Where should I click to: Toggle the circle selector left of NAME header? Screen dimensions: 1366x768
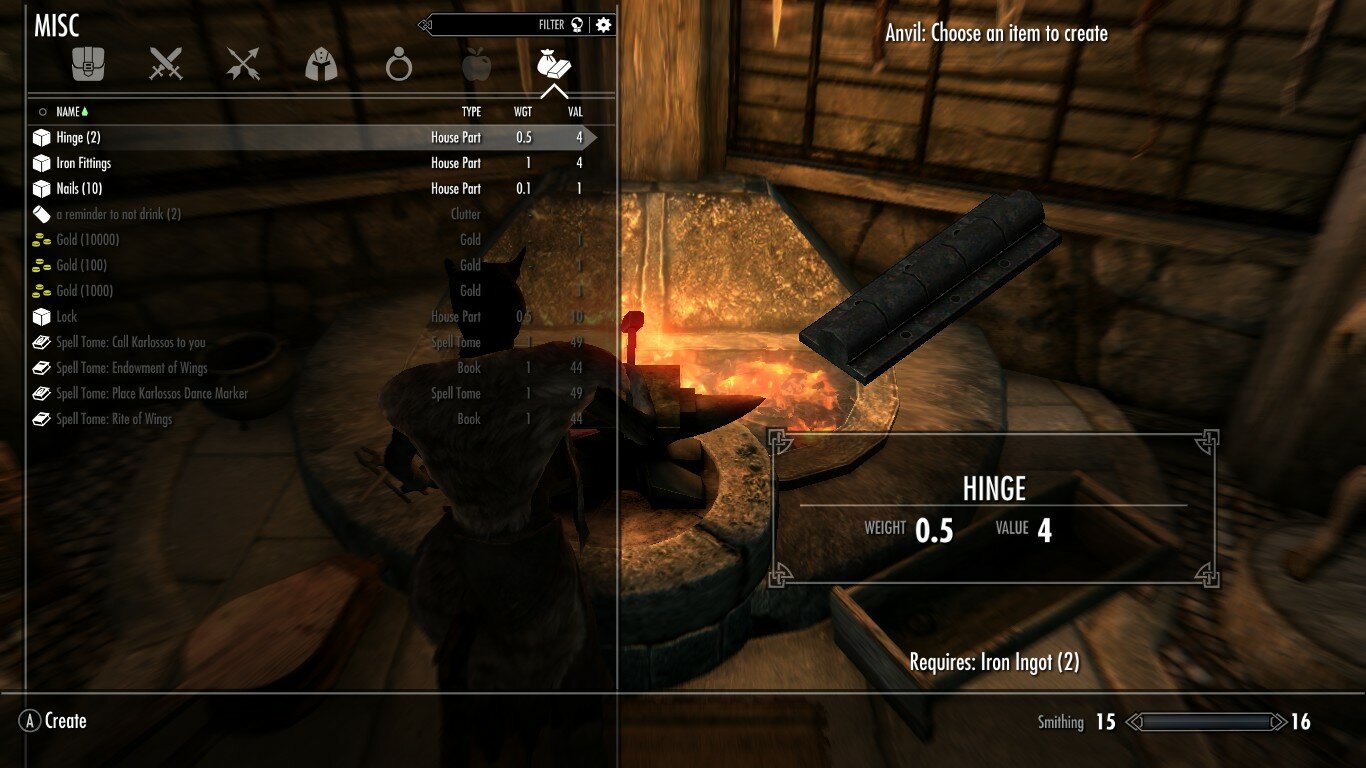click(43, 111)
